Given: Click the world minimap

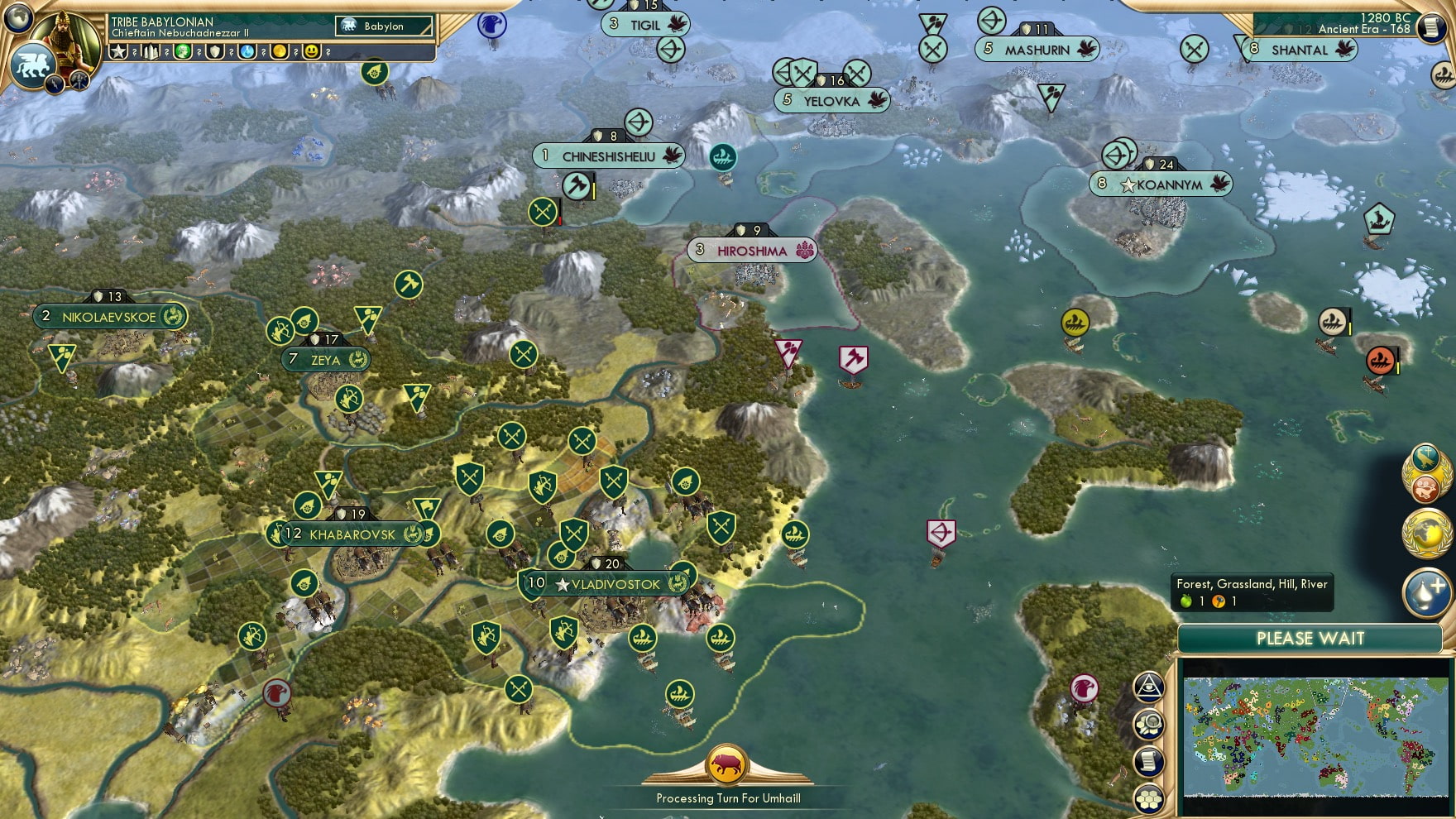Looking at the screenshot, I should click(1315, 735).
